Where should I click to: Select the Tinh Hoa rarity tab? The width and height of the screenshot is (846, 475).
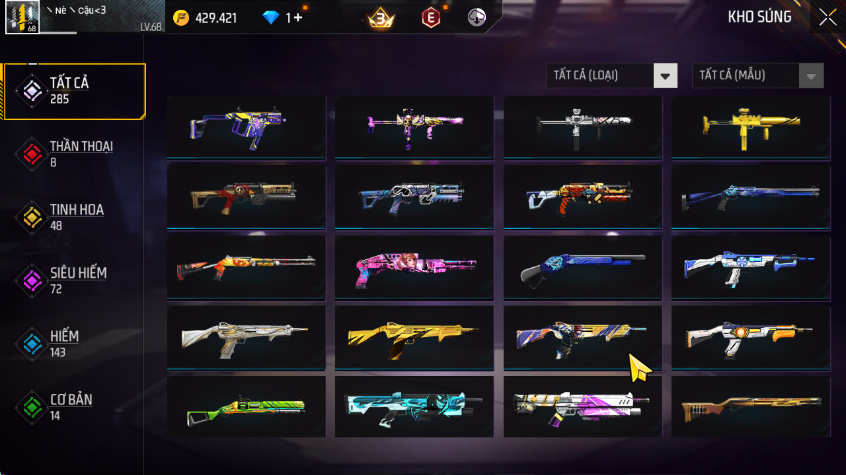coord(75,216)
